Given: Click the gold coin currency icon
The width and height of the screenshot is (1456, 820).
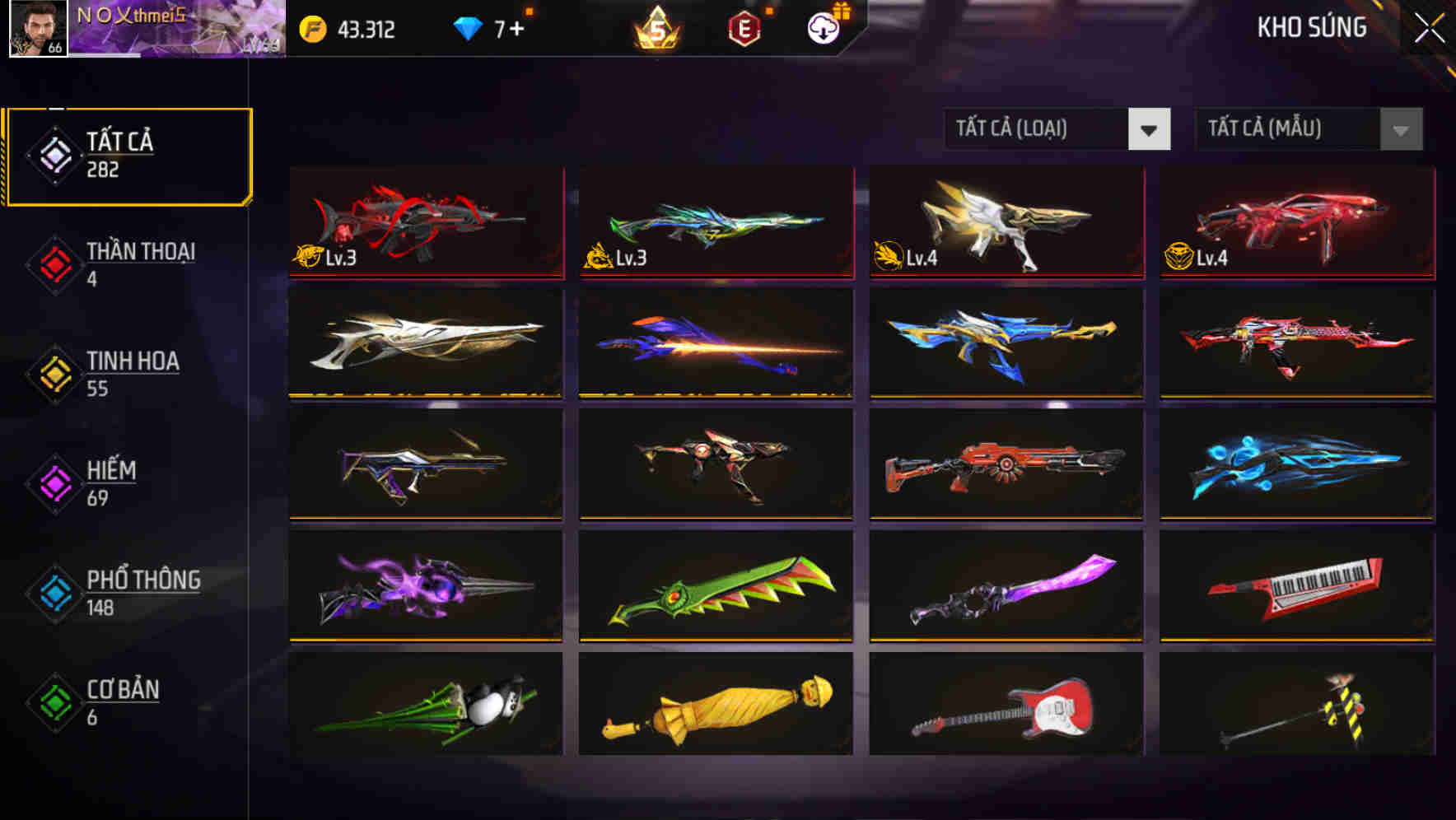Looking at the screenshot, I should [x=311, y=27].
